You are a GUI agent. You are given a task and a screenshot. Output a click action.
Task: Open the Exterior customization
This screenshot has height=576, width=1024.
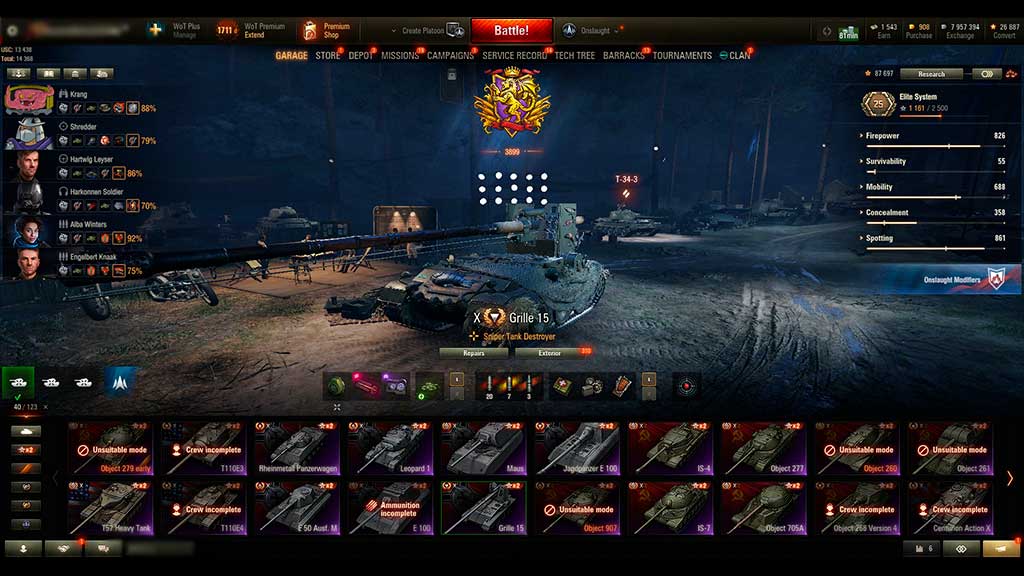(551, 353)
